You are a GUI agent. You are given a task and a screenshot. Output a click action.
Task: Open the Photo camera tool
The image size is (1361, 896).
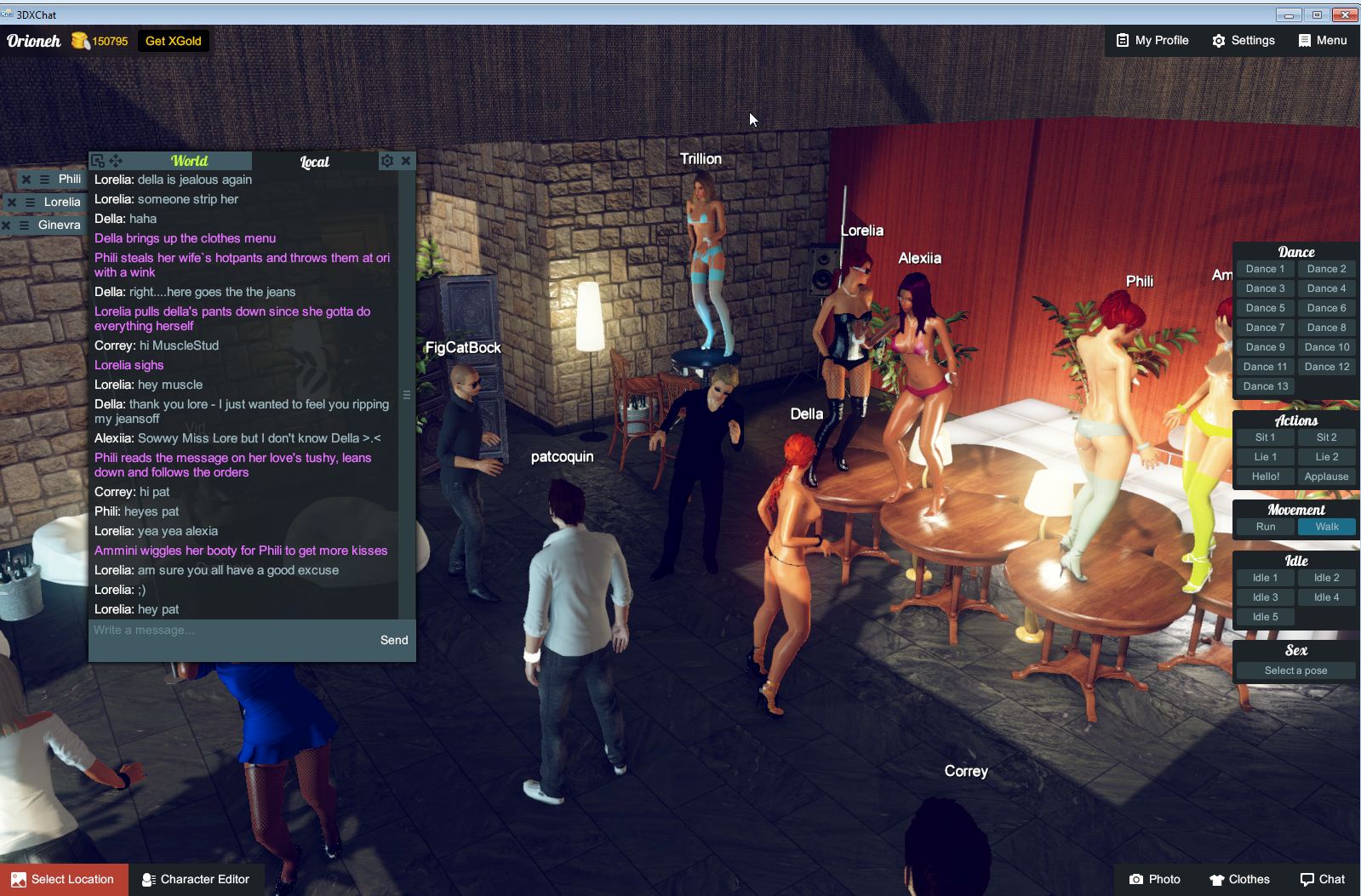(x=1154, y=879)
